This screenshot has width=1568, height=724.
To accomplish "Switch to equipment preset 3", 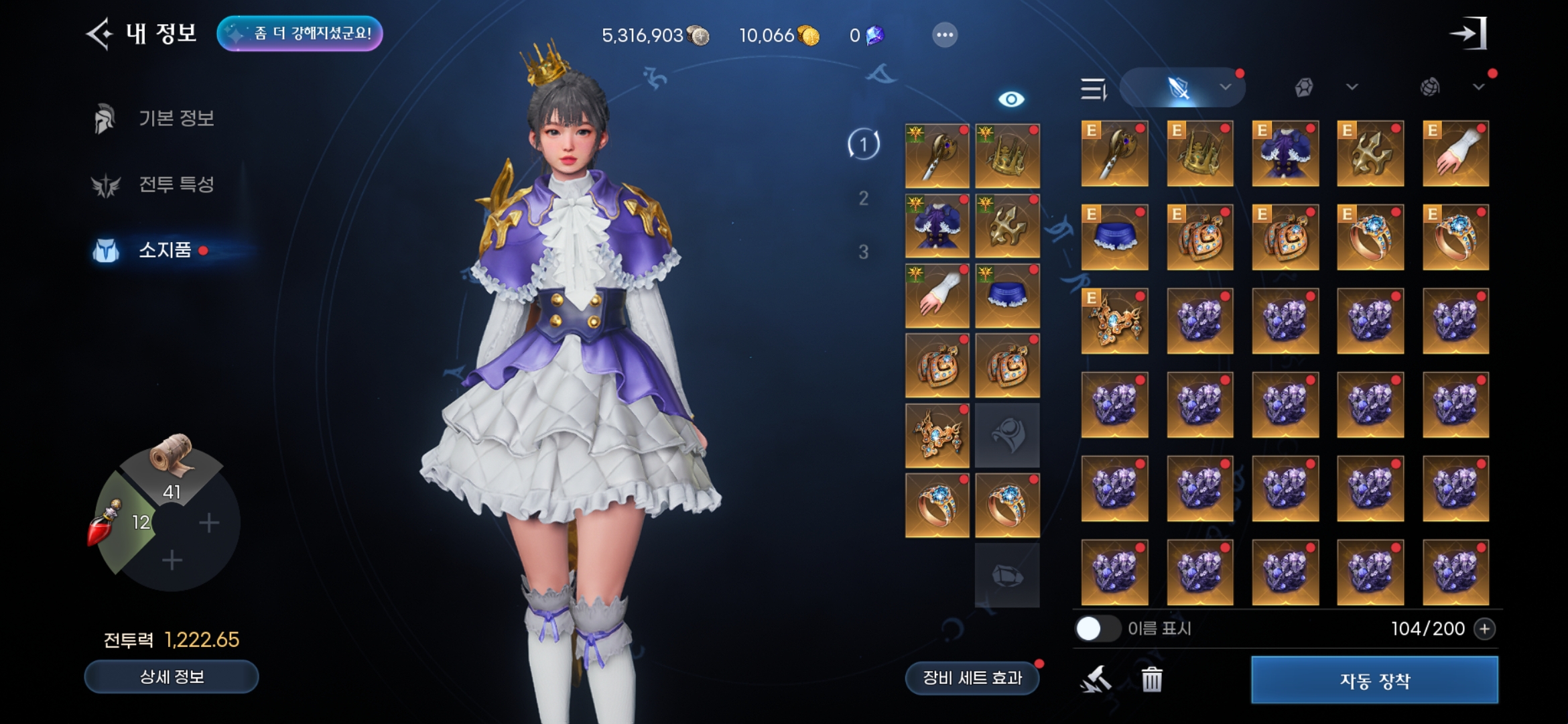I will coord(863,252).
